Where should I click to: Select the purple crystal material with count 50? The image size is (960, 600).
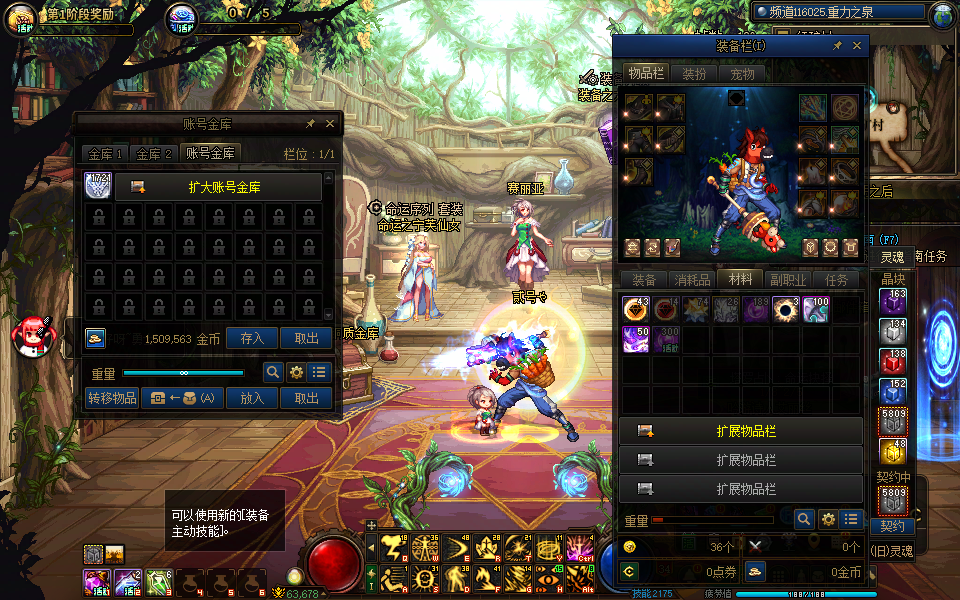(x=635, y=339)
